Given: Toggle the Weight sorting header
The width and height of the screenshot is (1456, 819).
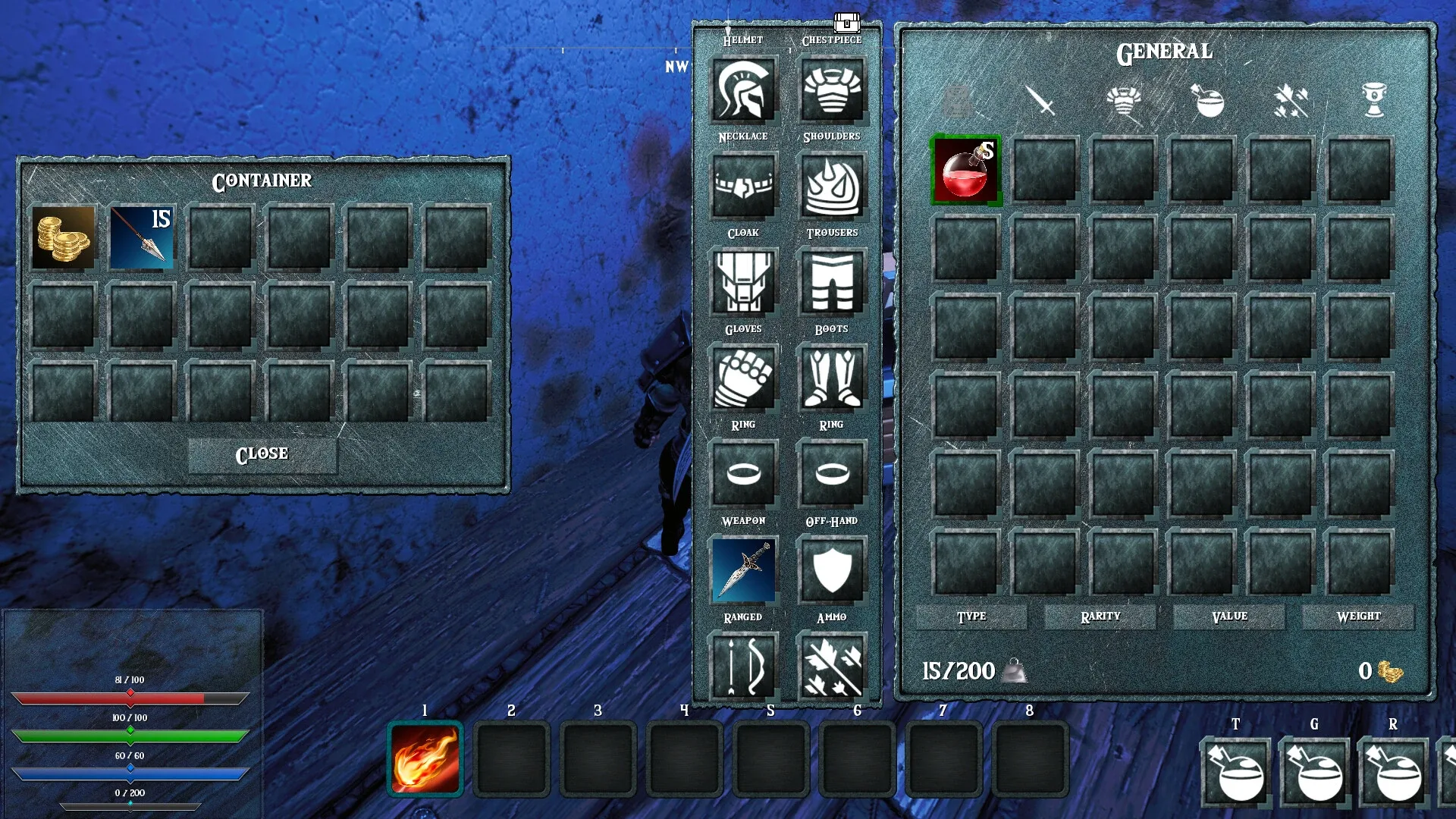Looking at the screenshot, I should [1358, 617].
